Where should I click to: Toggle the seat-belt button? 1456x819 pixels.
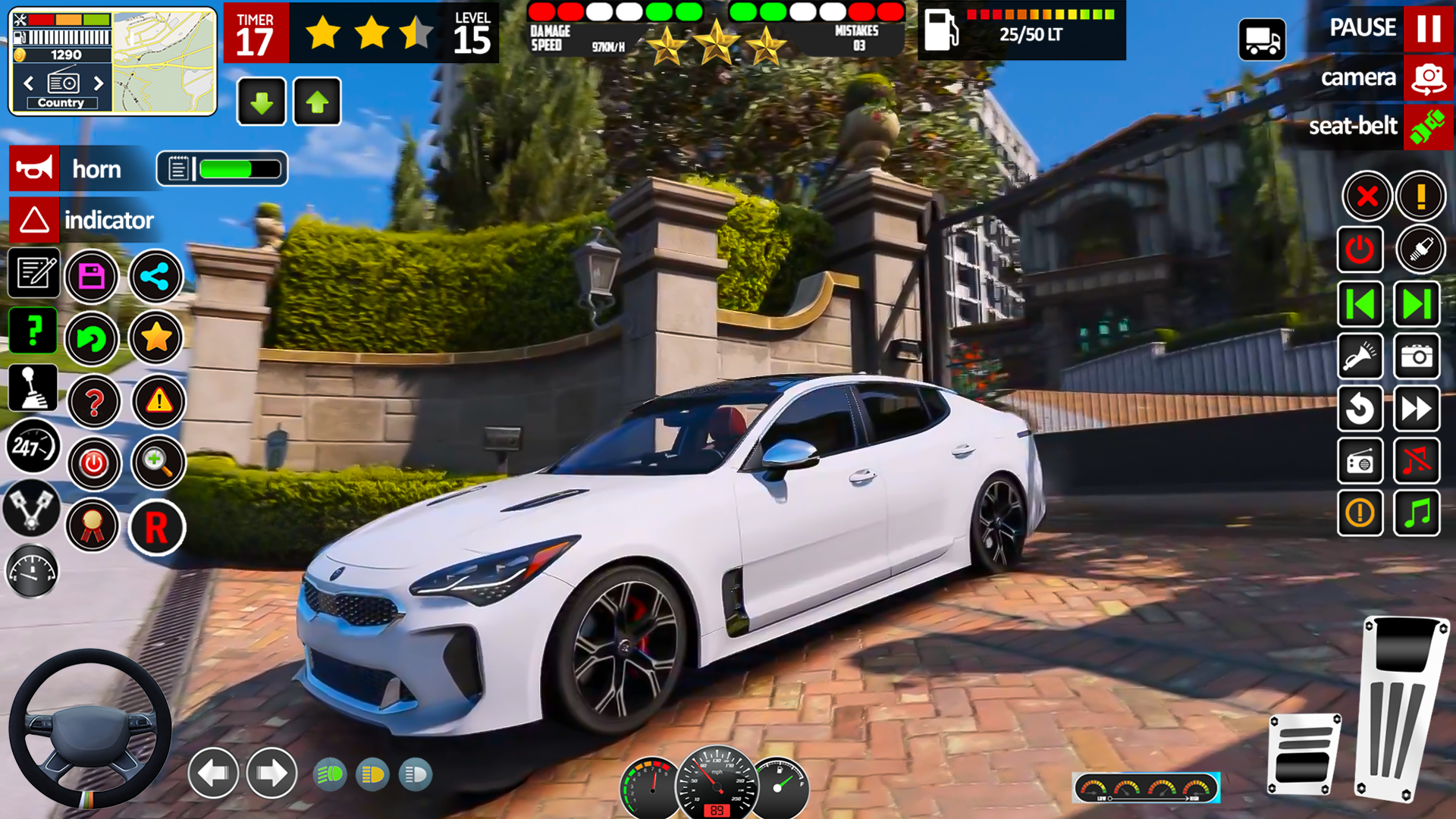[x=1428, y=126]
